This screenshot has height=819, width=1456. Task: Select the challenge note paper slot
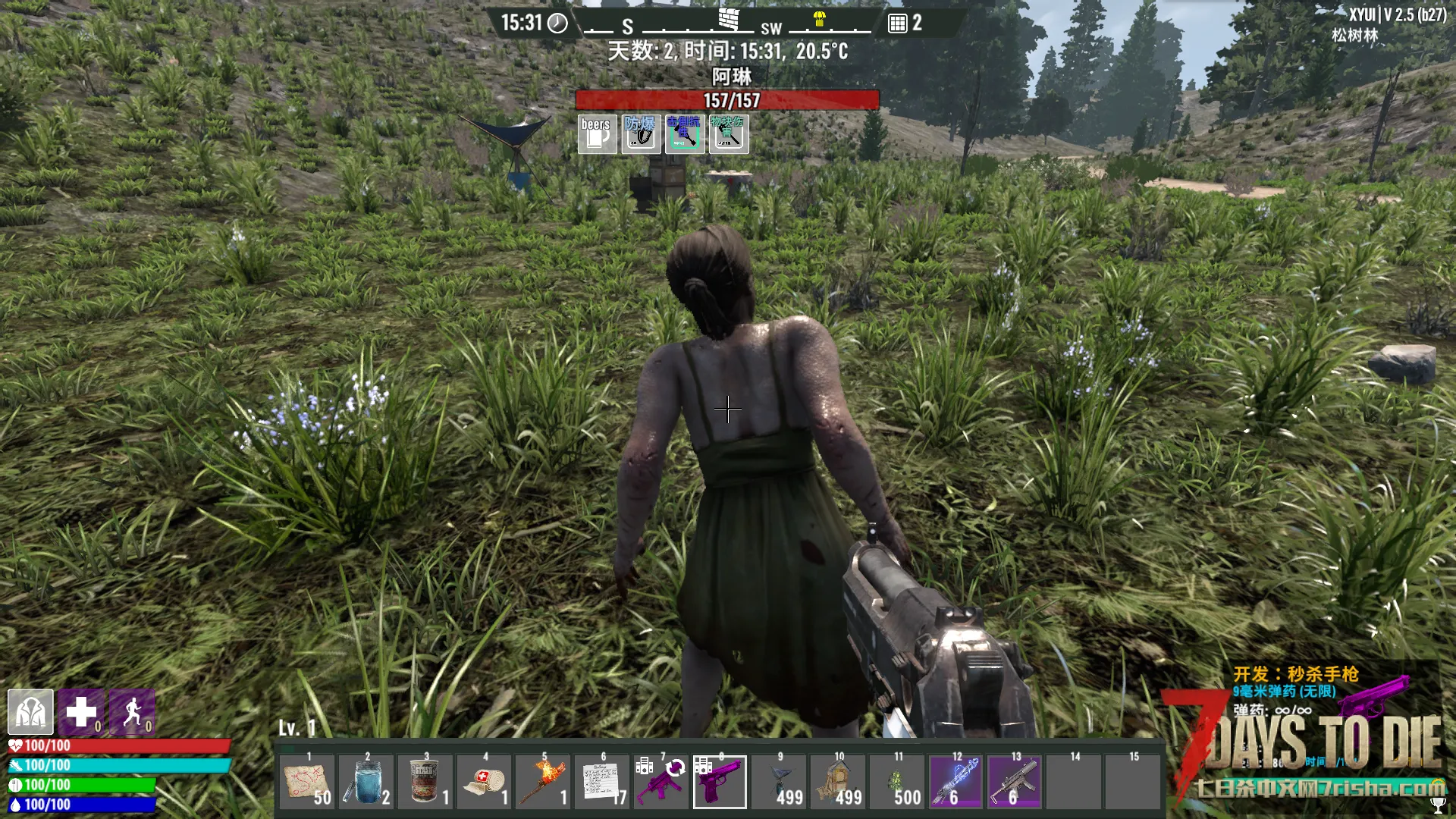coord(602,782)
